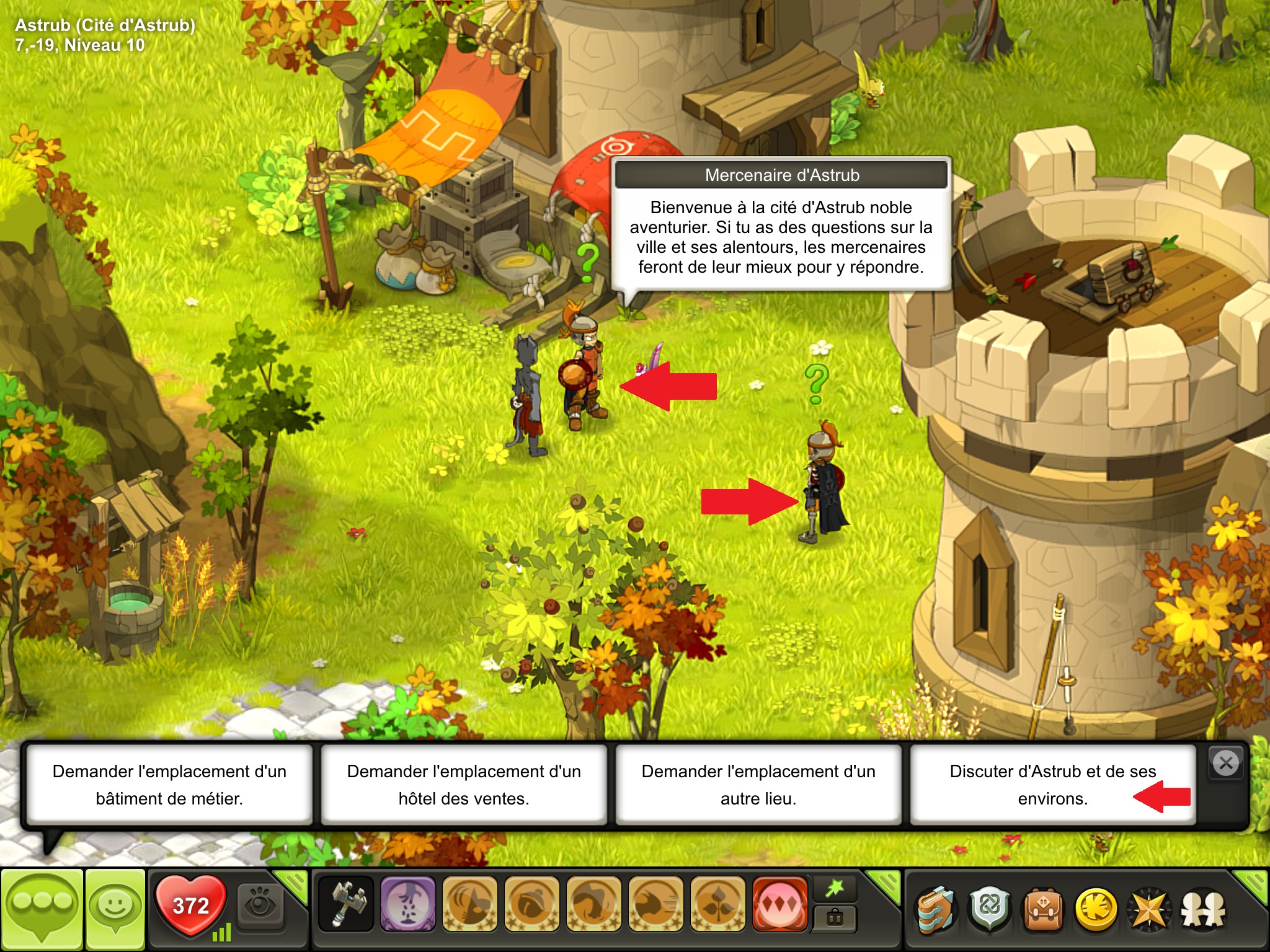Image resolution: width=1270 pixels, height=952 pixels.
Task: Pick 'Discuter d'Astrub et de ses environs'
Action: [x=1052, y=785]
